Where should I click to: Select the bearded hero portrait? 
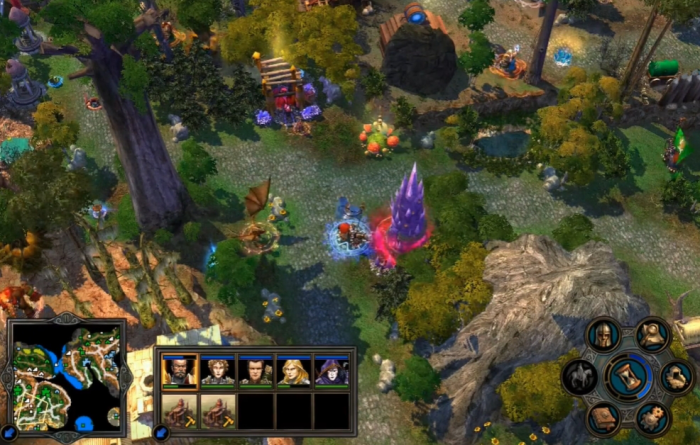pyautogui.click(x=179, y=371)
